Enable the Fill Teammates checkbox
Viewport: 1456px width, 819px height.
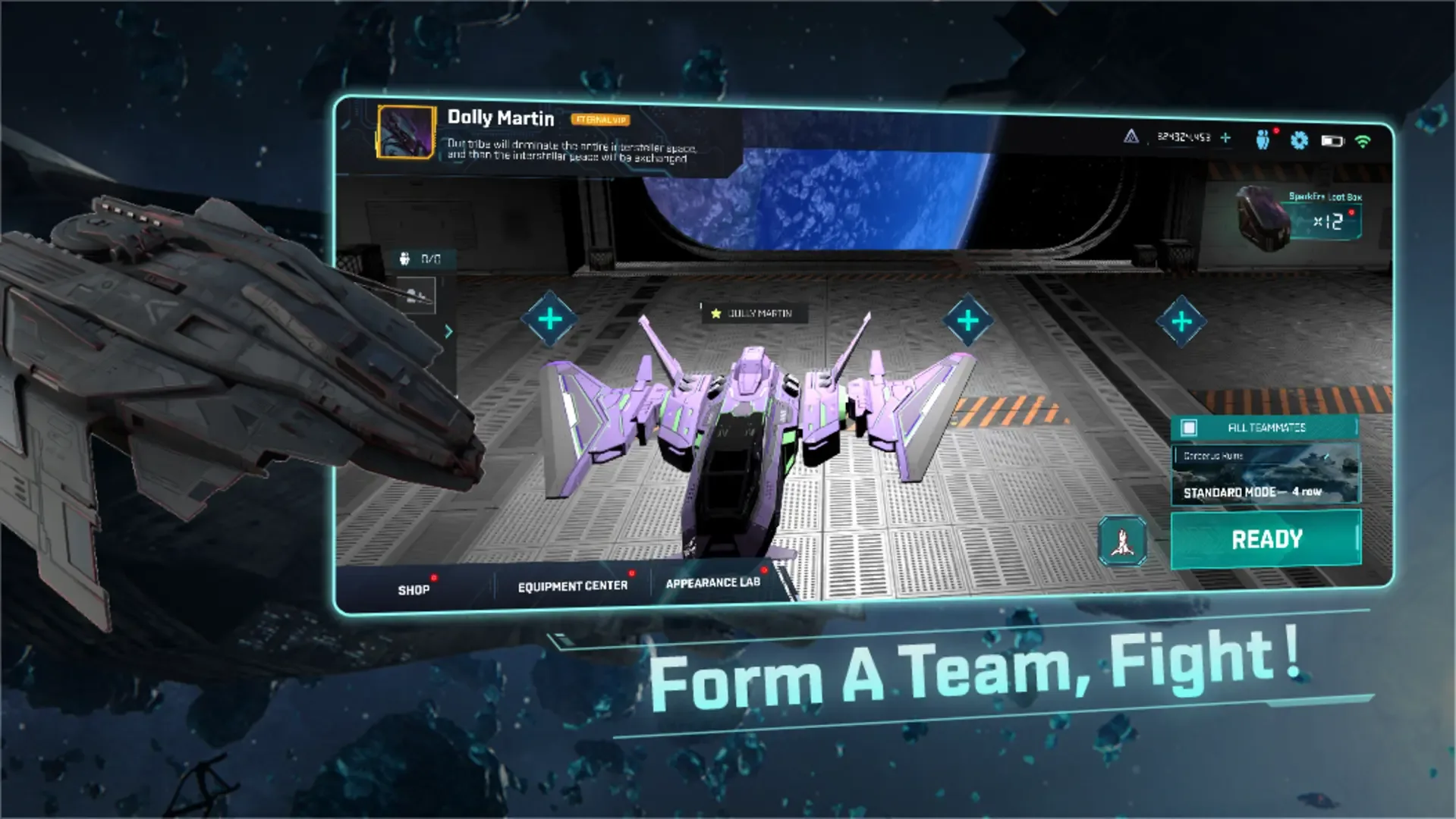[x=1189, y=427]
